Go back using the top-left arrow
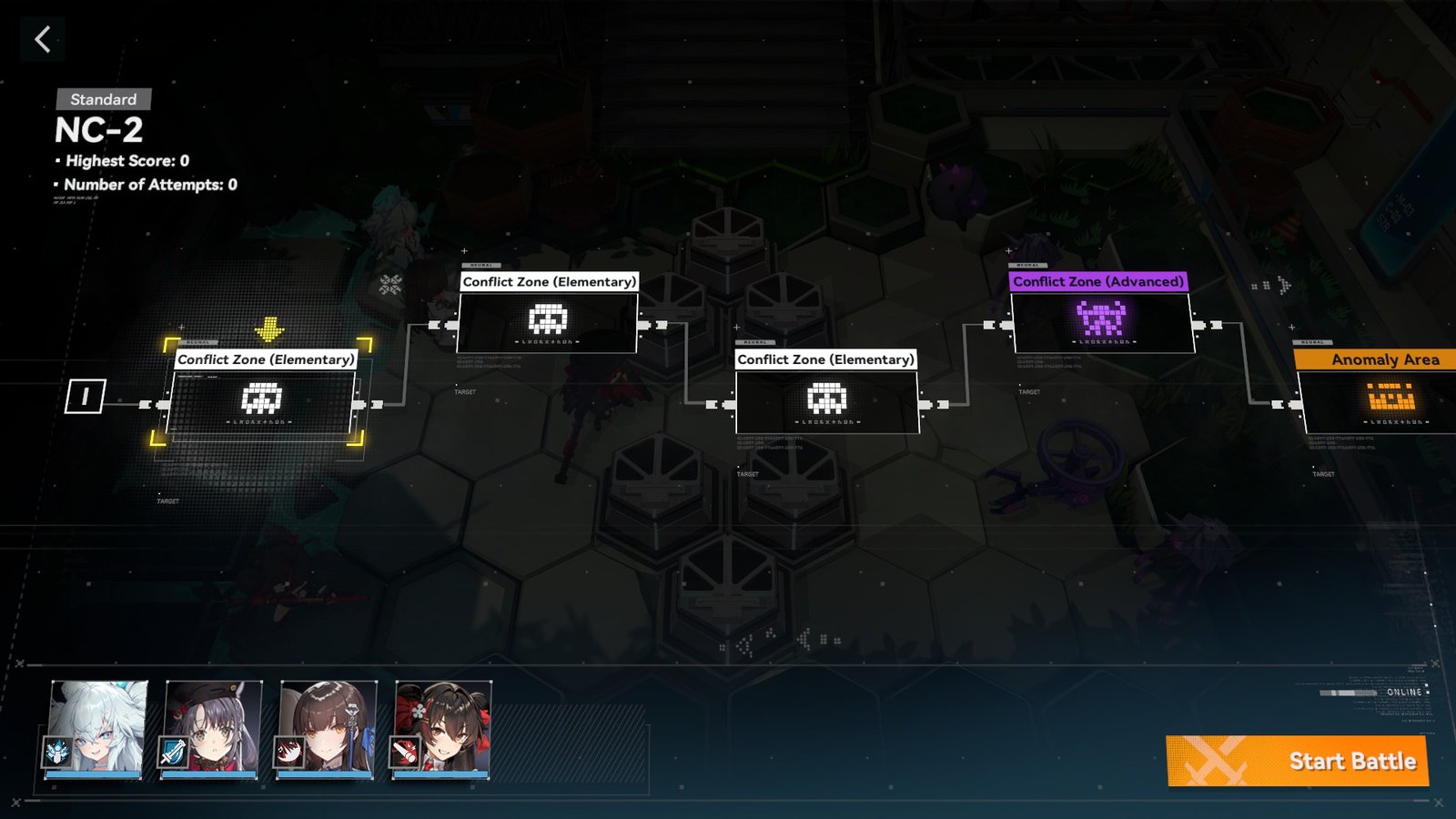 pos(42,39)
